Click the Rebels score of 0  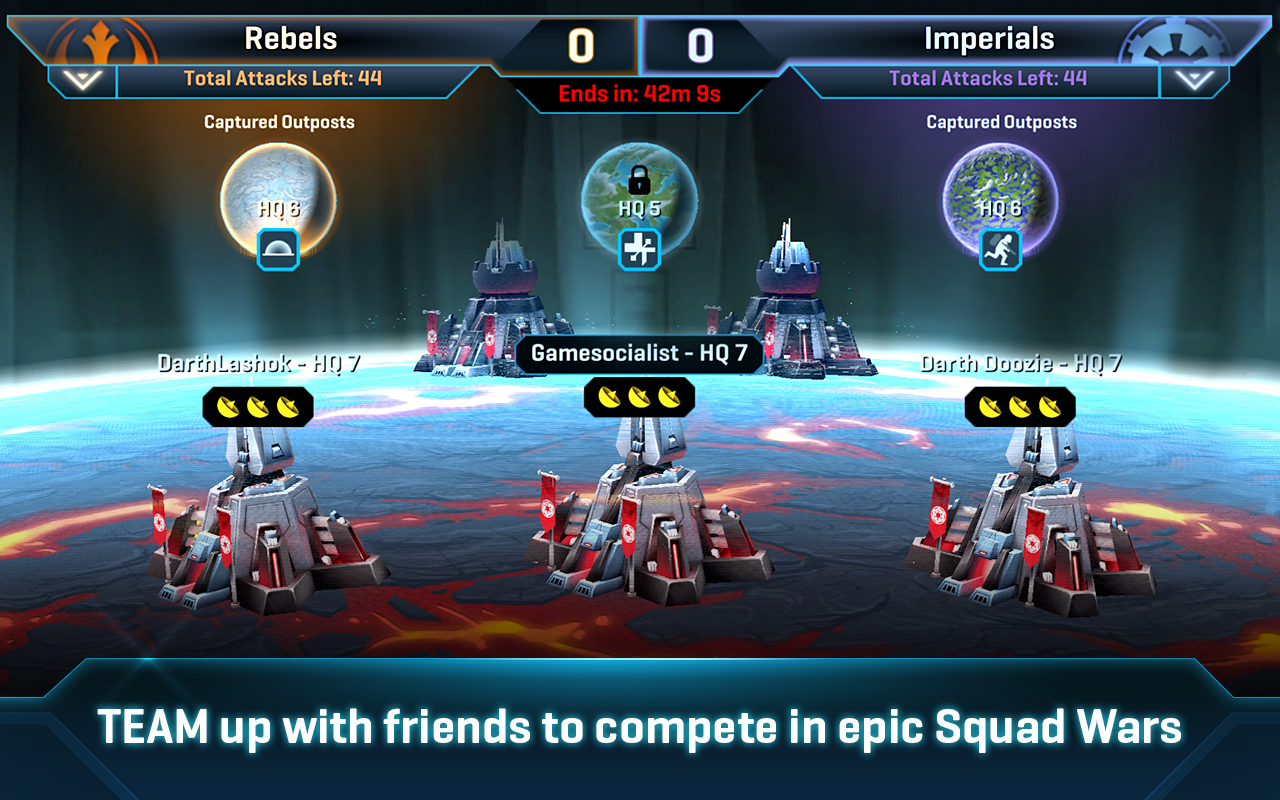(x=583, y=43)
